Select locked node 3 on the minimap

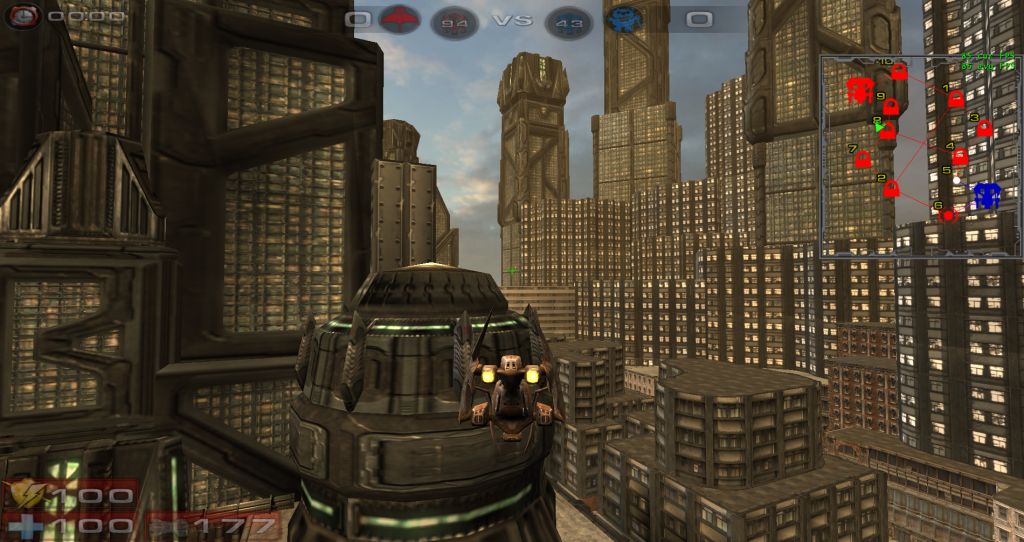click(x=984, y=129)
